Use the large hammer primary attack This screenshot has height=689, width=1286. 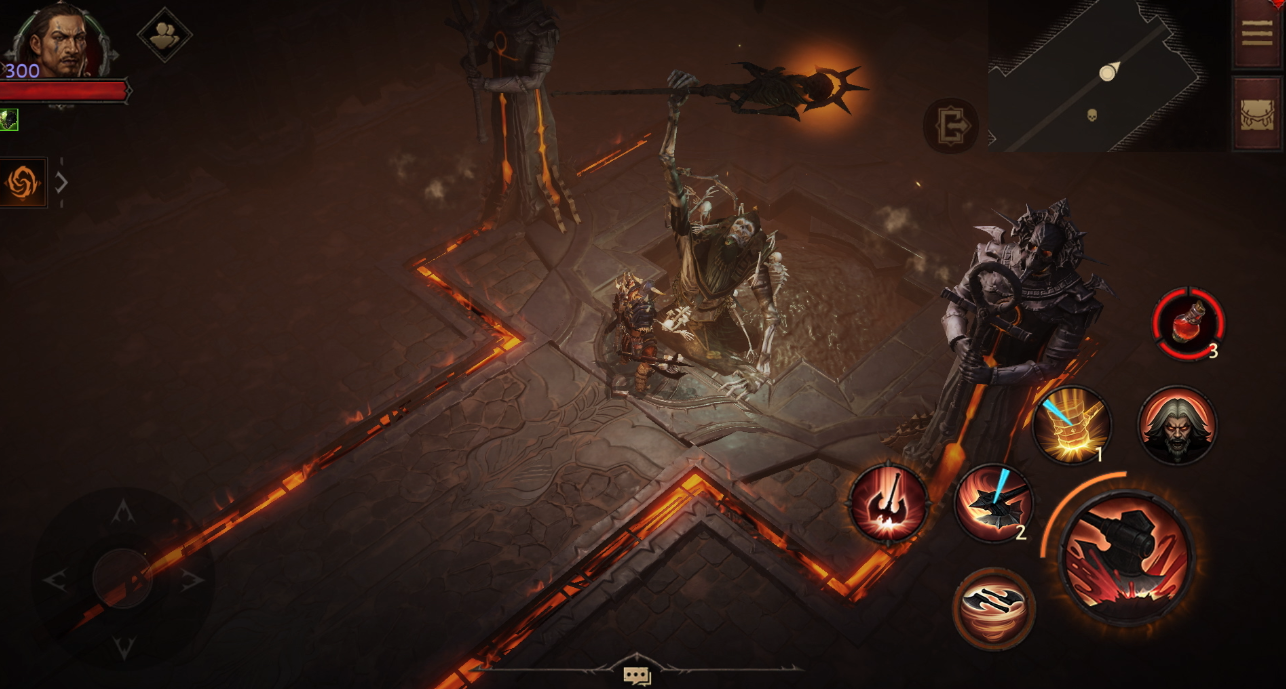(x=1126, y=556)
